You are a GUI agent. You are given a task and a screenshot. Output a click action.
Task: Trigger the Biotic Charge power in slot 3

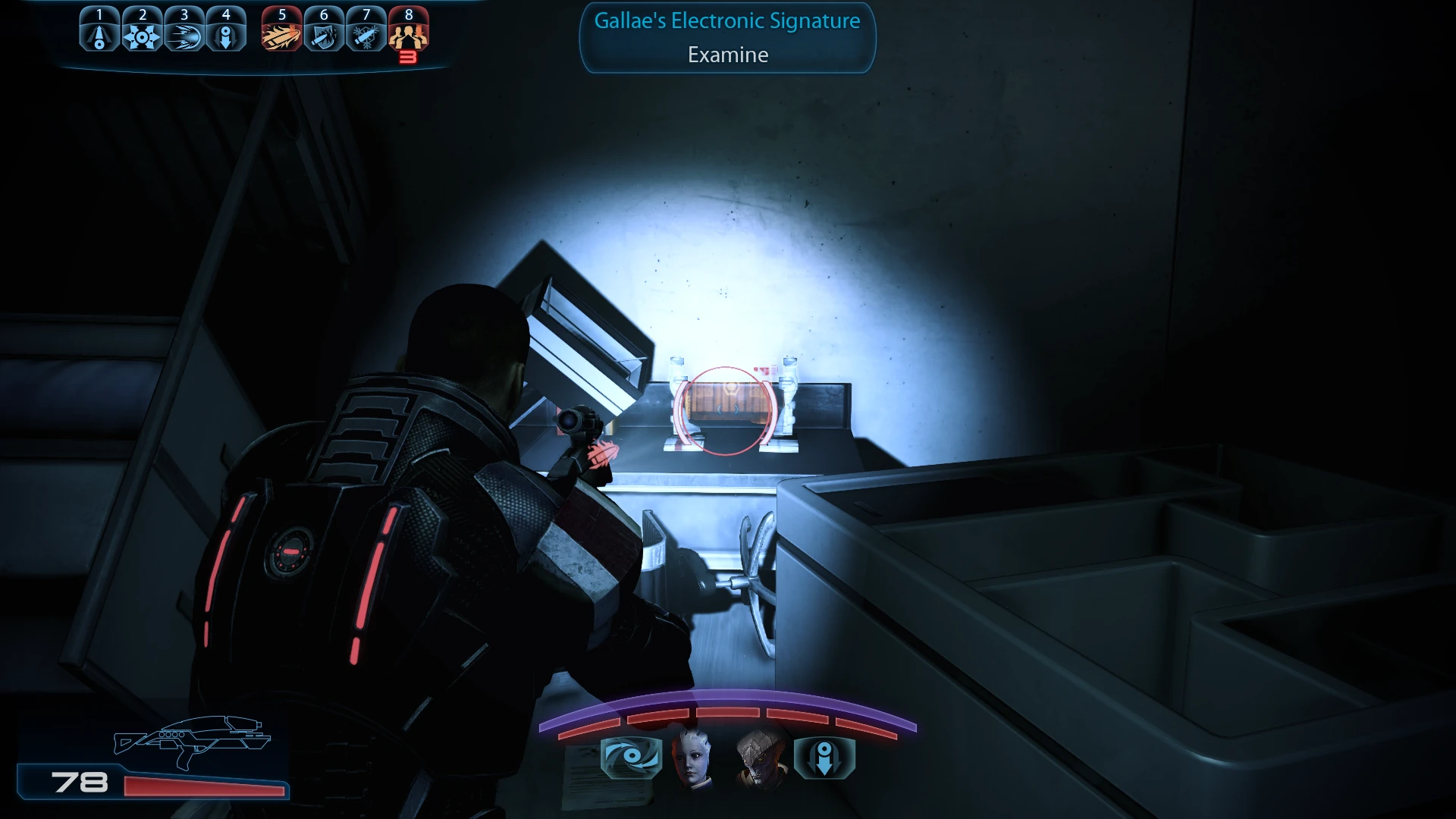[x=184, y=30]
